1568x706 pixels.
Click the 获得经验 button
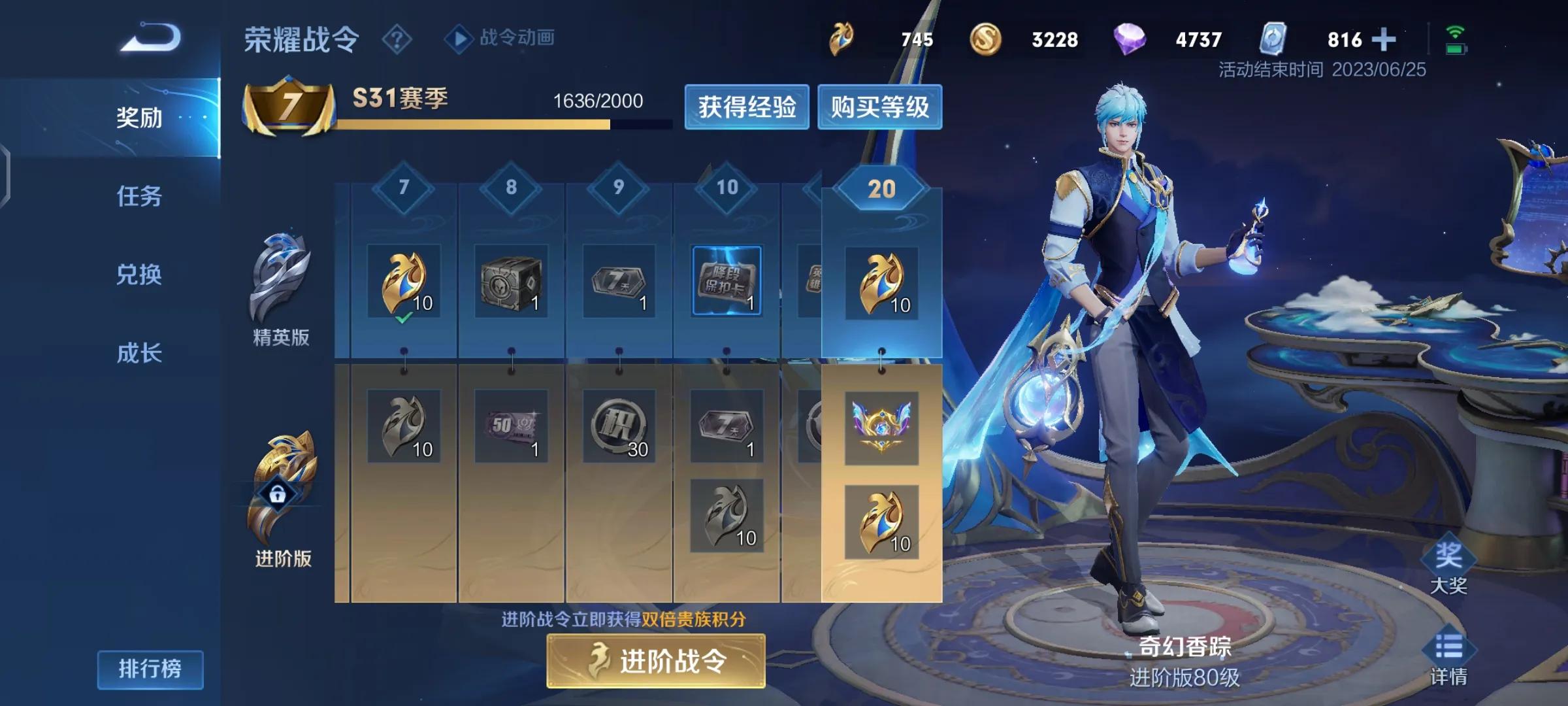point(747,108)
